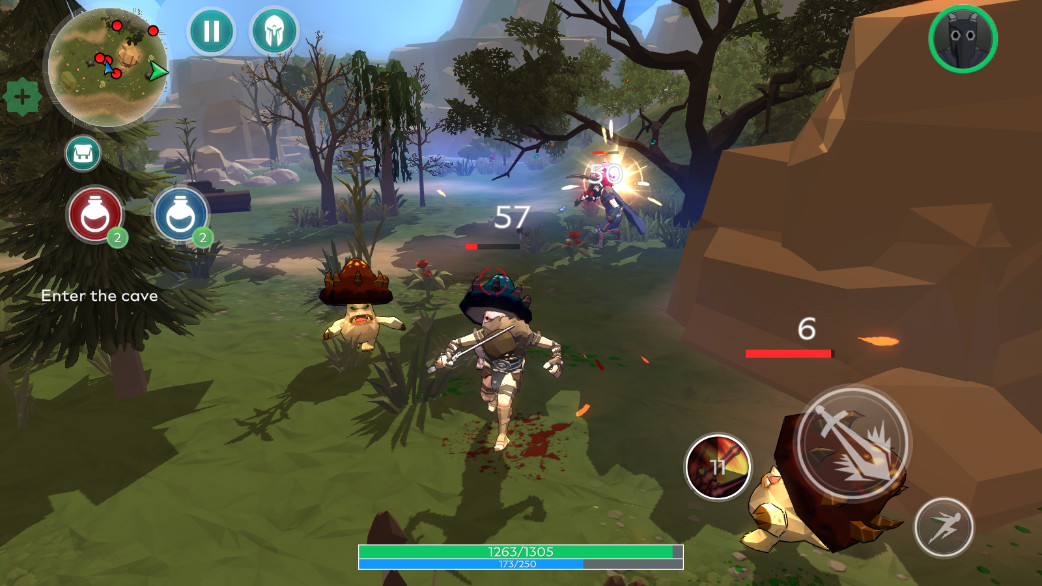The width and height of the screenshot is (1042, 586).
Task: Open the inventory bag
Action: click(x=82, y=153)
